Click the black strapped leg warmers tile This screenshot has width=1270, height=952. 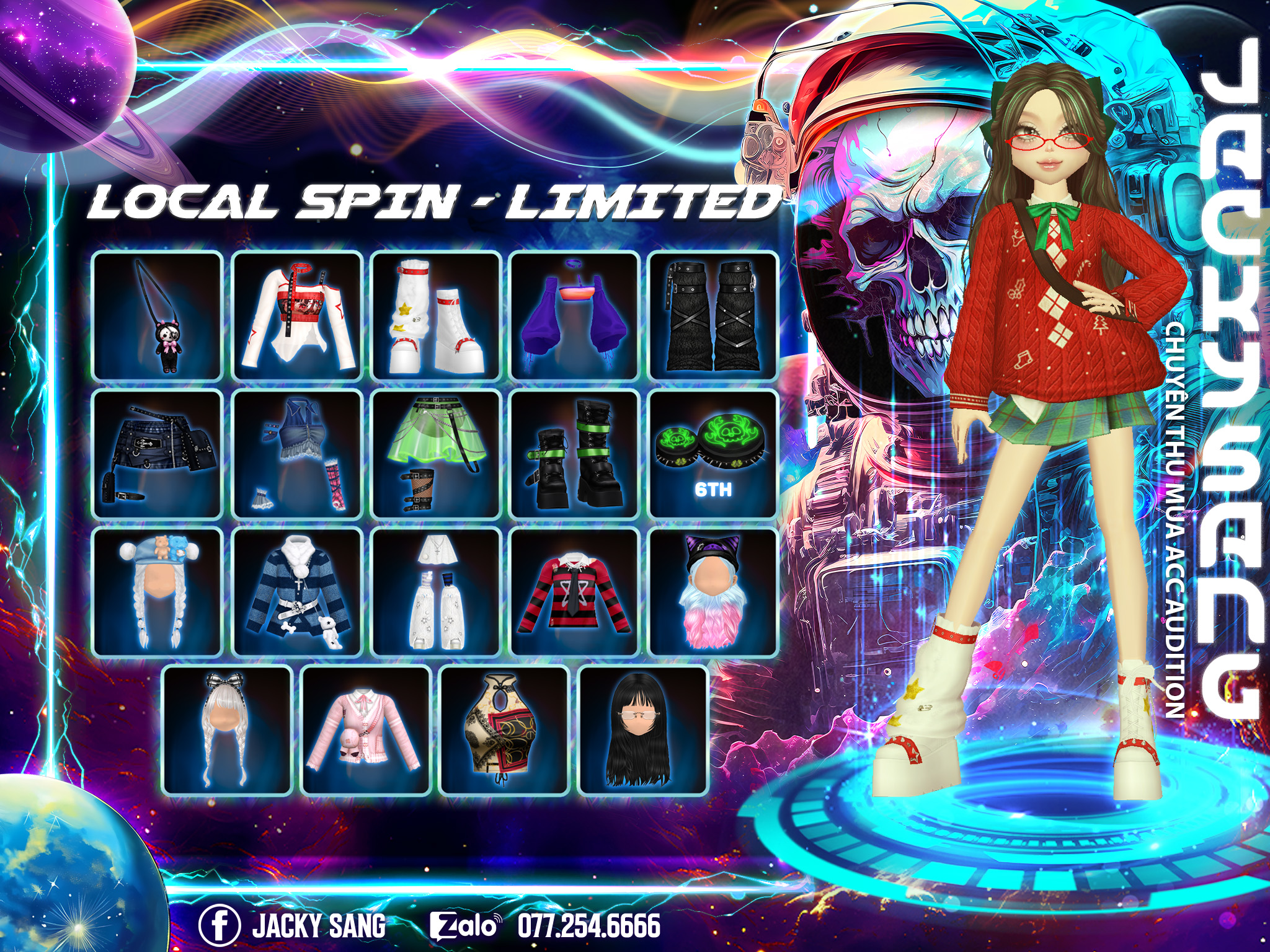tap(713, 315)
